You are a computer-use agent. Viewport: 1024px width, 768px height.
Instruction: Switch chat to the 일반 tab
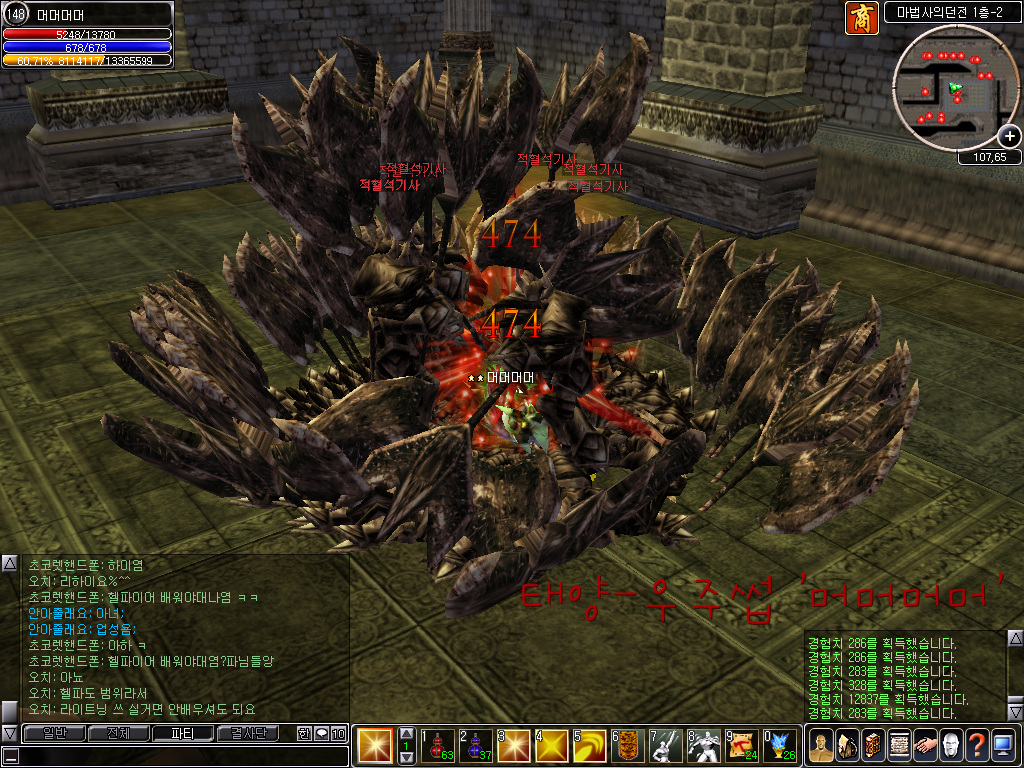point(53,733)
